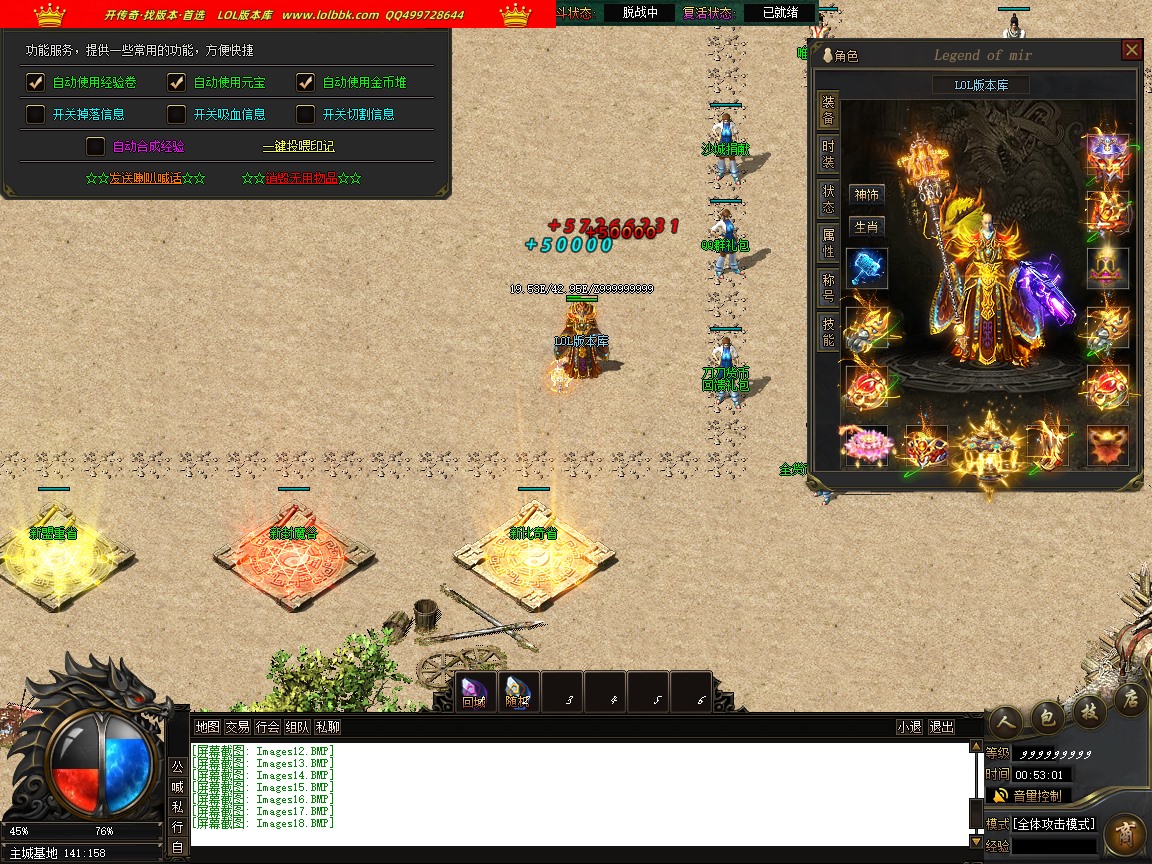The width and height of the screenshot is (1152, 864).
Task: Use the 回城 town-return hotbar item
Action: click(474, 692)
